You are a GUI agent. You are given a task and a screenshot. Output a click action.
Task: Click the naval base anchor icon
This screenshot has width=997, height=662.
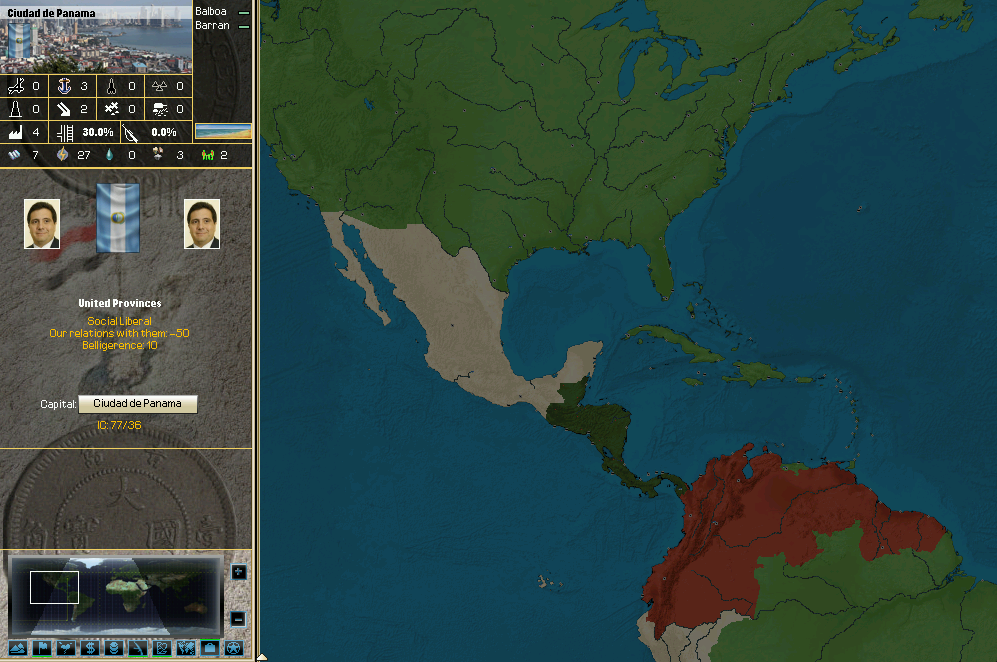click(66, 86)
